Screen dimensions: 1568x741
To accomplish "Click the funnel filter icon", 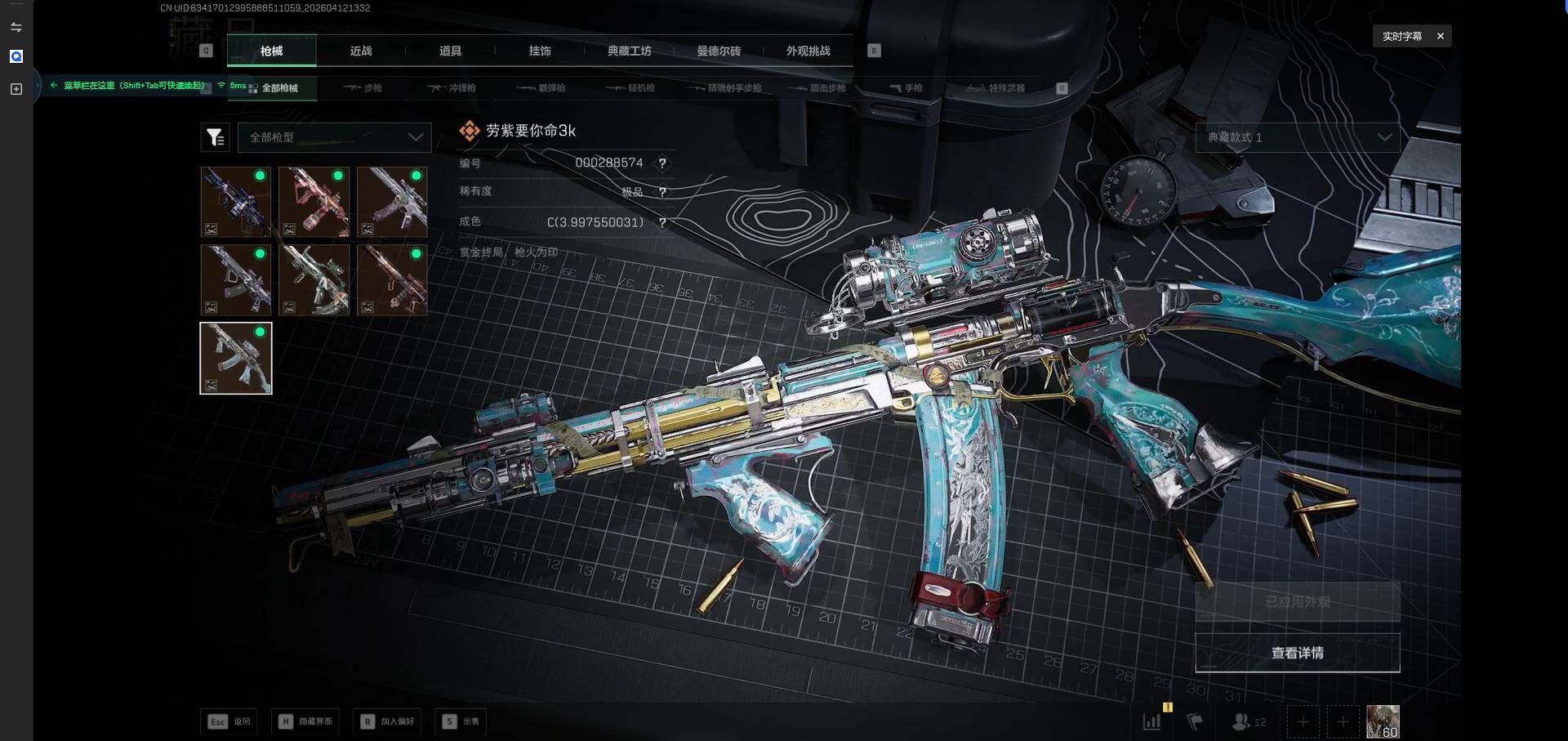I will pyautogui.click(x=215, y=137).
